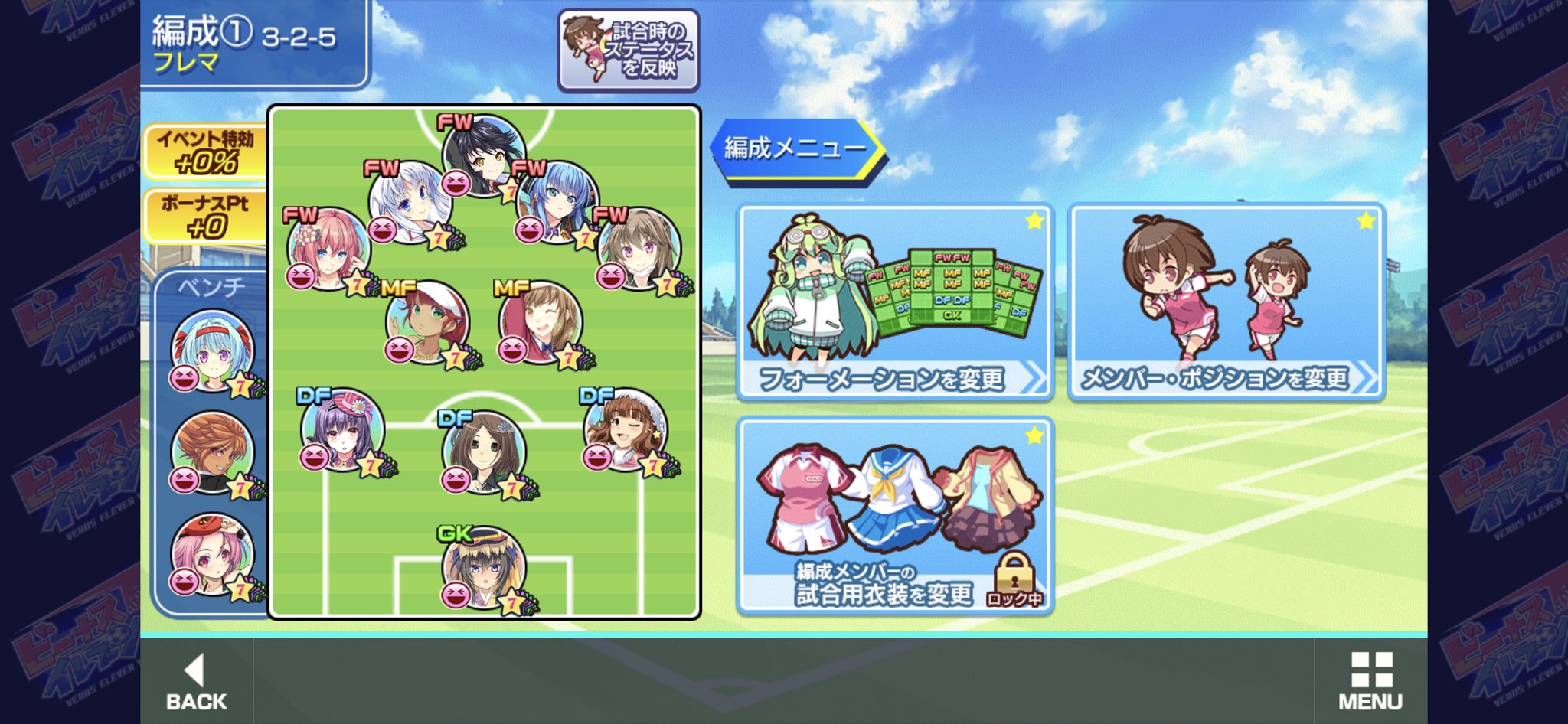Image resolution: width=1568 pixels, height=724 pixels.
Task: Pick the center DF with hair flower
Action: (x=484, y=452)
